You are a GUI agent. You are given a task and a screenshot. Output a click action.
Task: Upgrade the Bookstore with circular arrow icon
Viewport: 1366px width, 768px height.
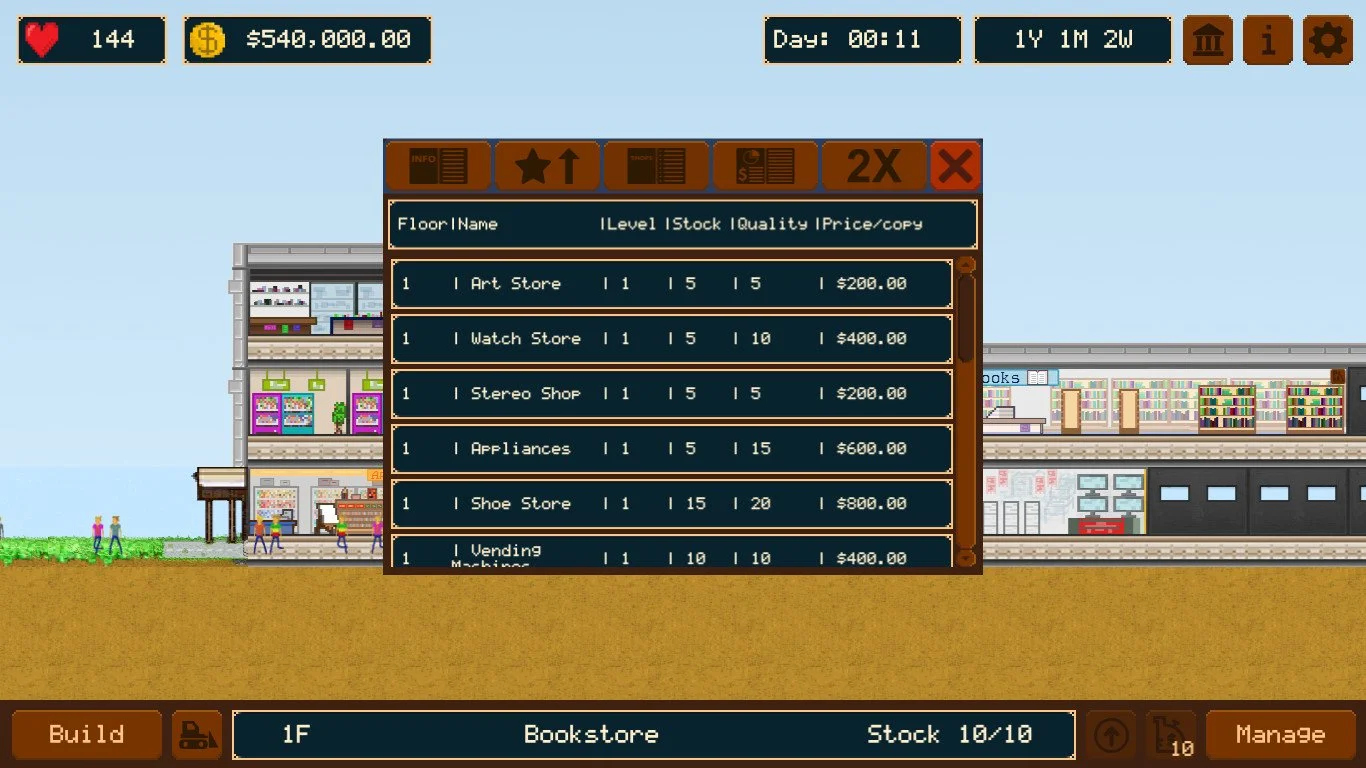(x=1110, y=734)
